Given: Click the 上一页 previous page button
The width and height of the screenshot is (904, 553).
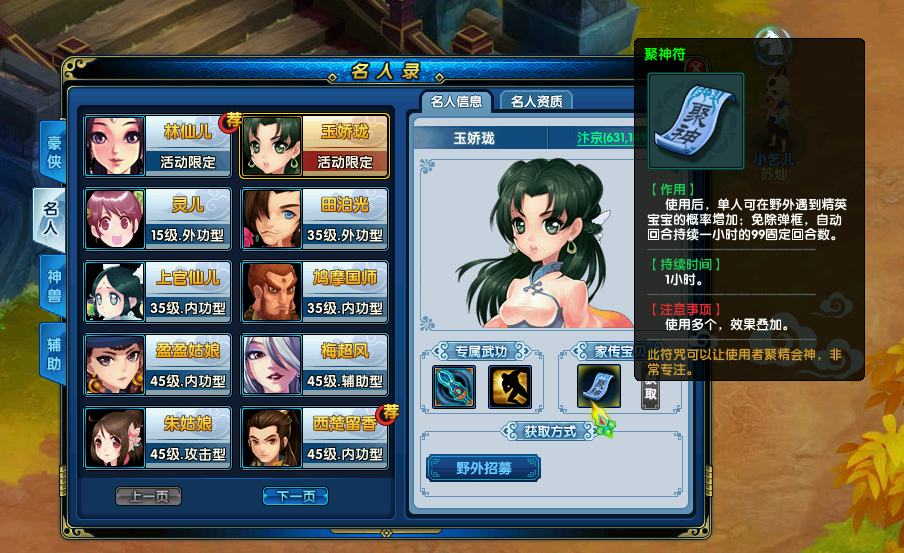Looking at the screenshot, I should click(149, 496).
